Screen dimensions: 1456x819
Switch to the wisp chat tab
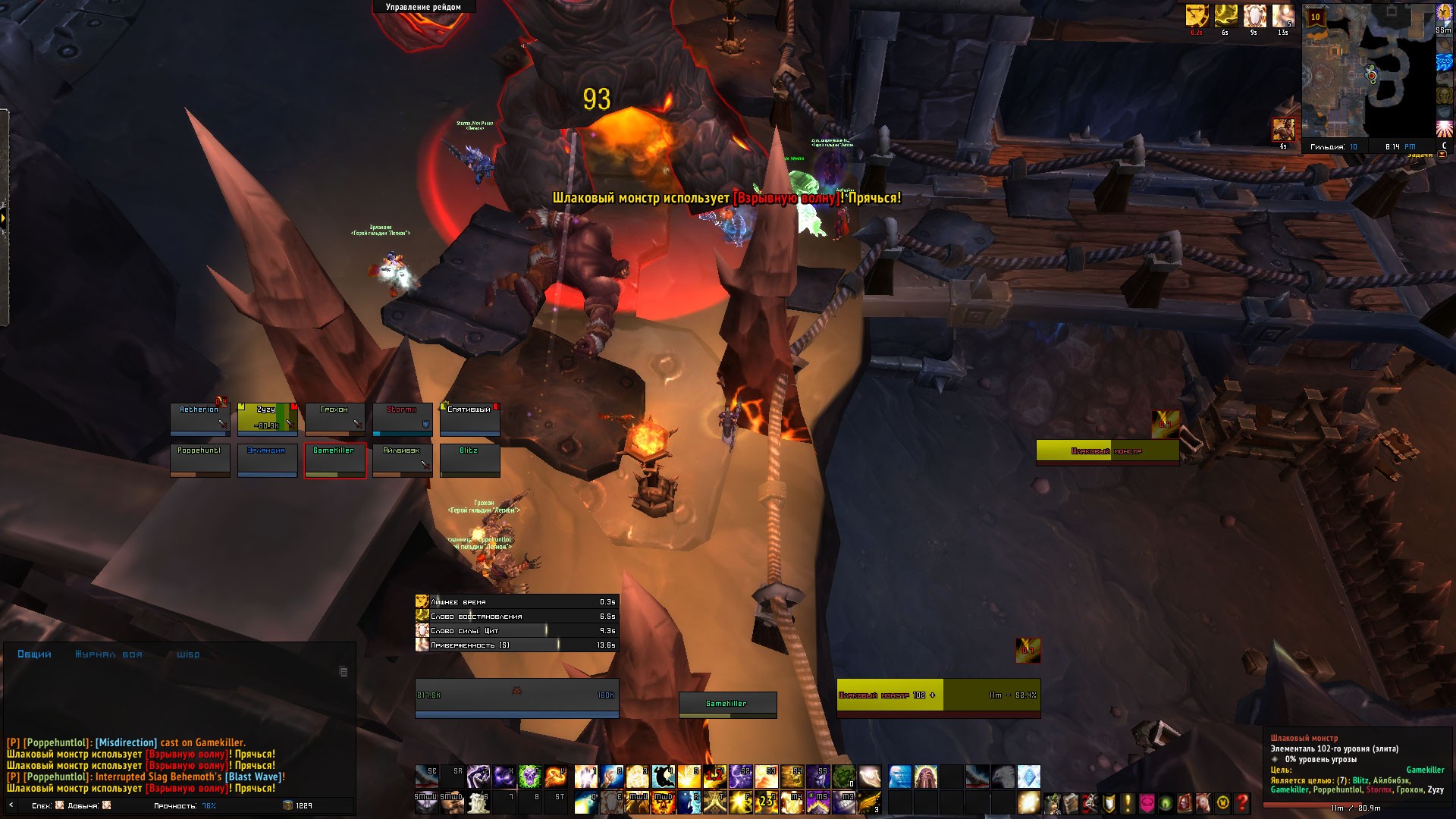tap(188, 654)
